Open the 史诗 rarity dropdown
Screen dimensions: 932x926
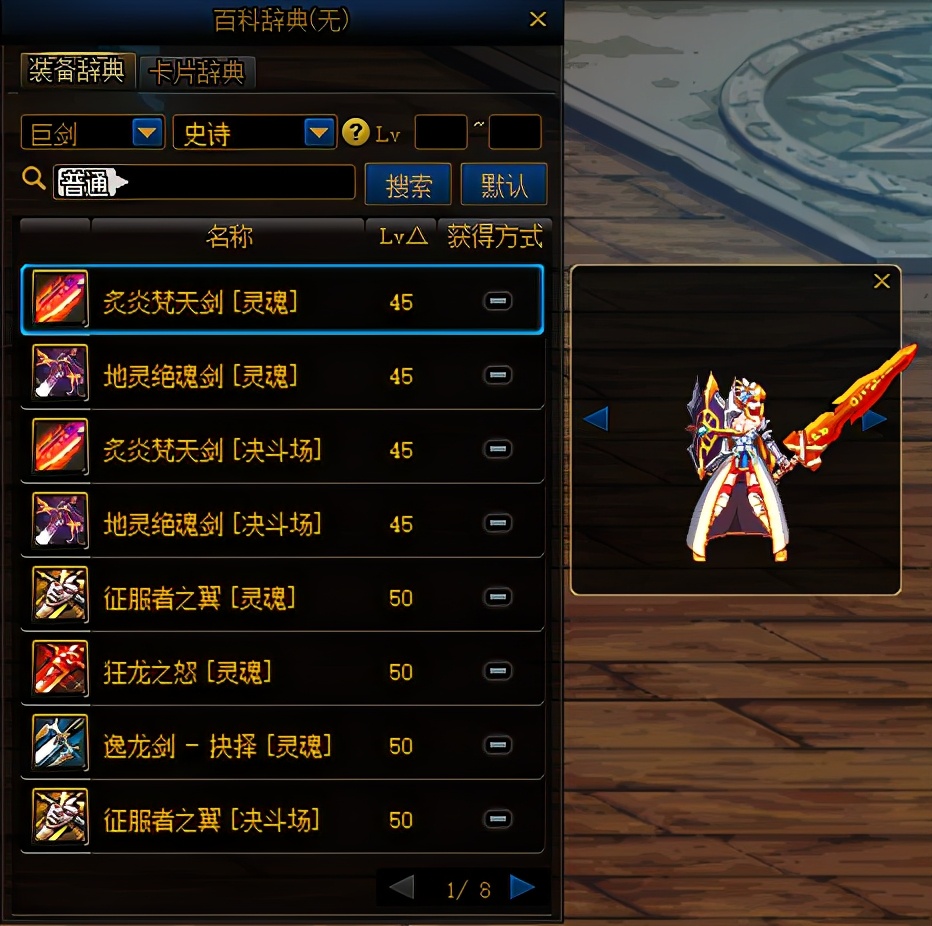319,132
